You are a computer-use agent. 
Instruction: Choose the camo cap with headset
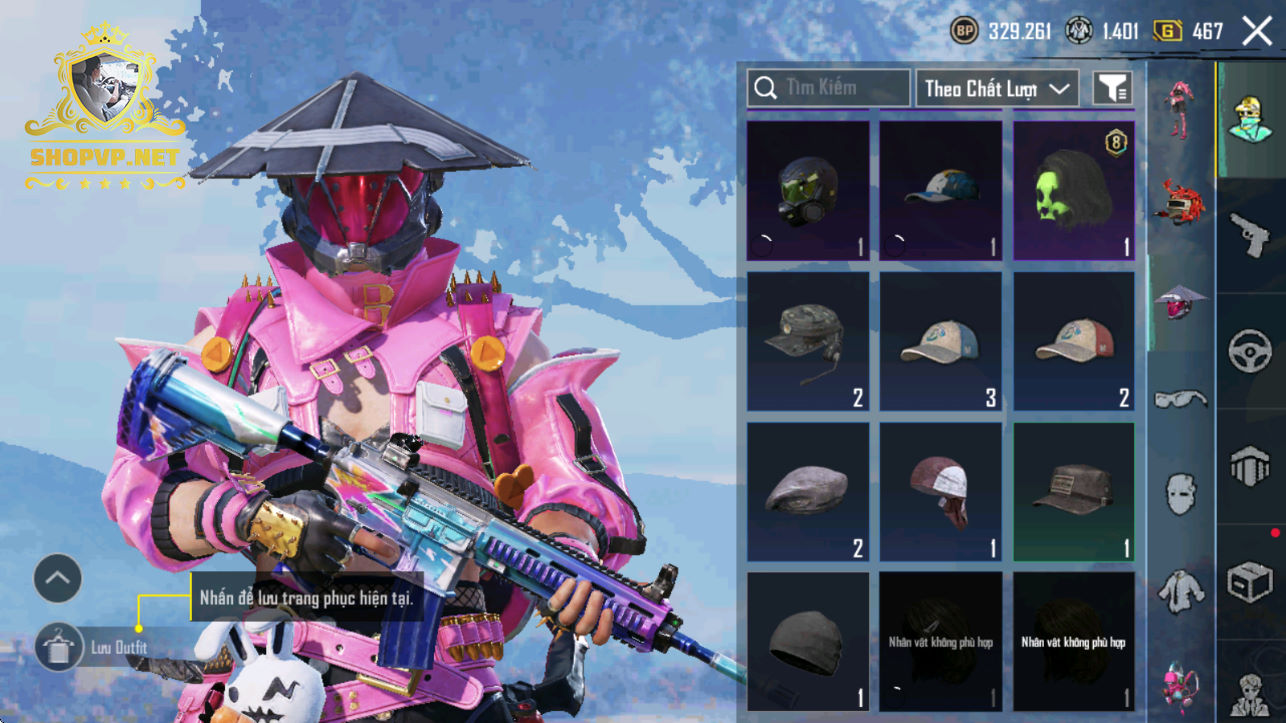coord(808,342)
